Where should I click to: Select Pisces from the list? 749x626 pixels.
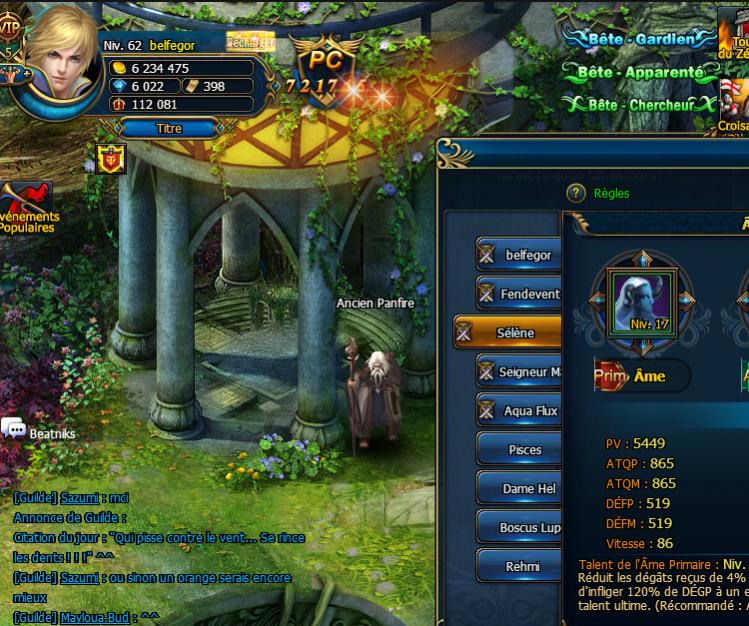click(518, 450)
